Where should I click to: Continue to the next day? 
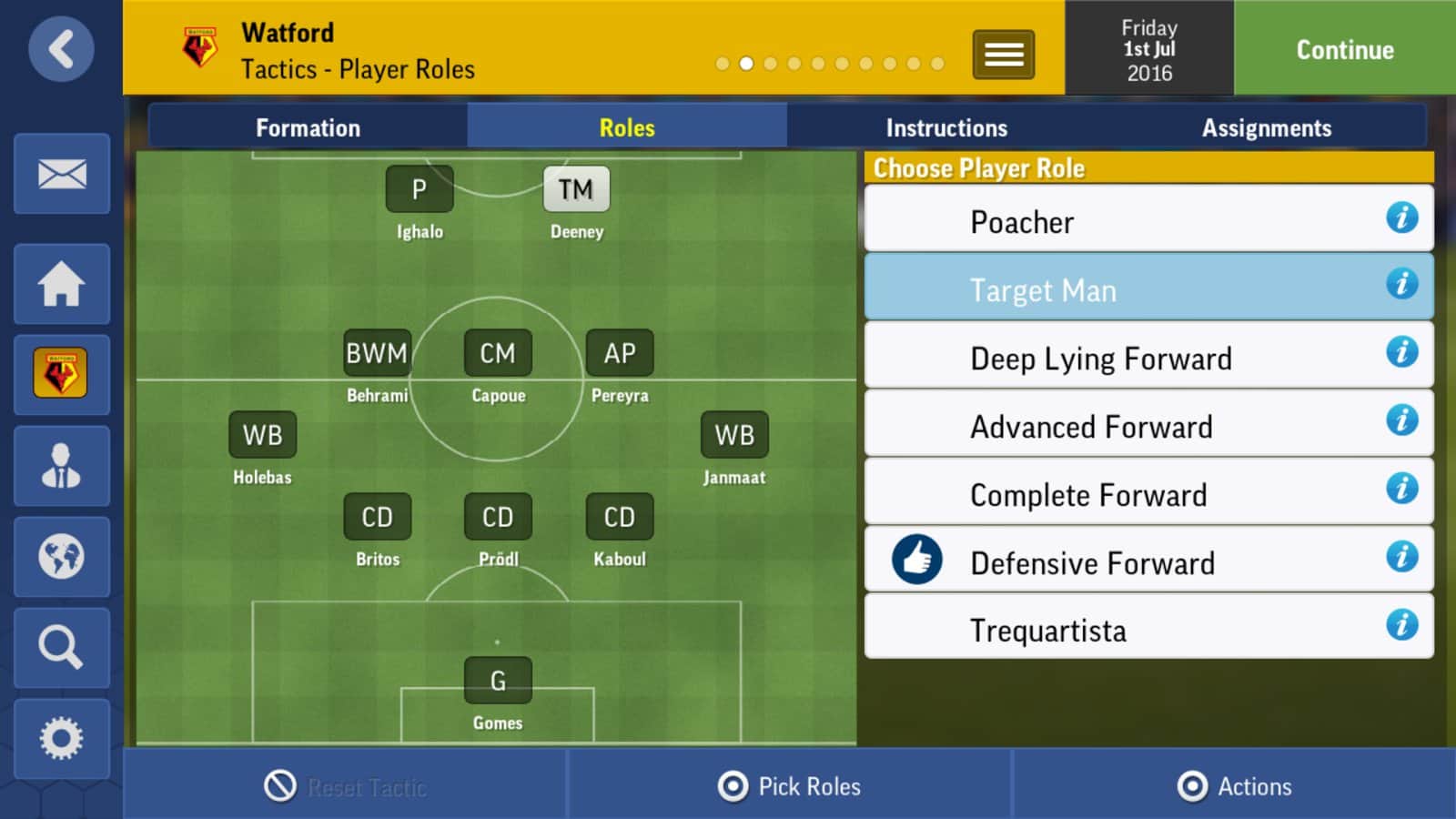[x=1344, y=49]
